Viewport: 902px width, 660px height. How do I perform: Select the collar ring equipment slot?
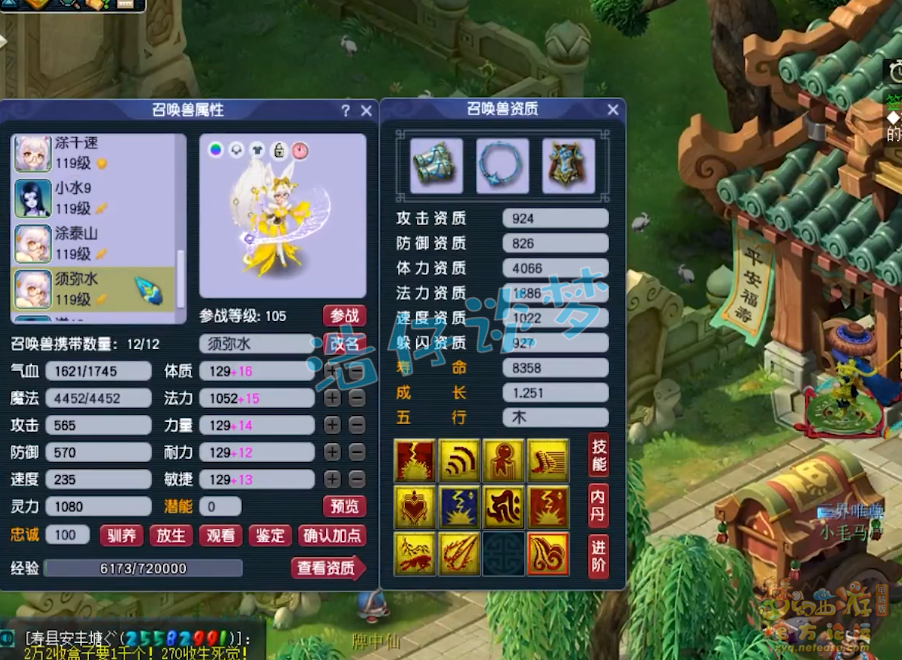coord(502,165)
